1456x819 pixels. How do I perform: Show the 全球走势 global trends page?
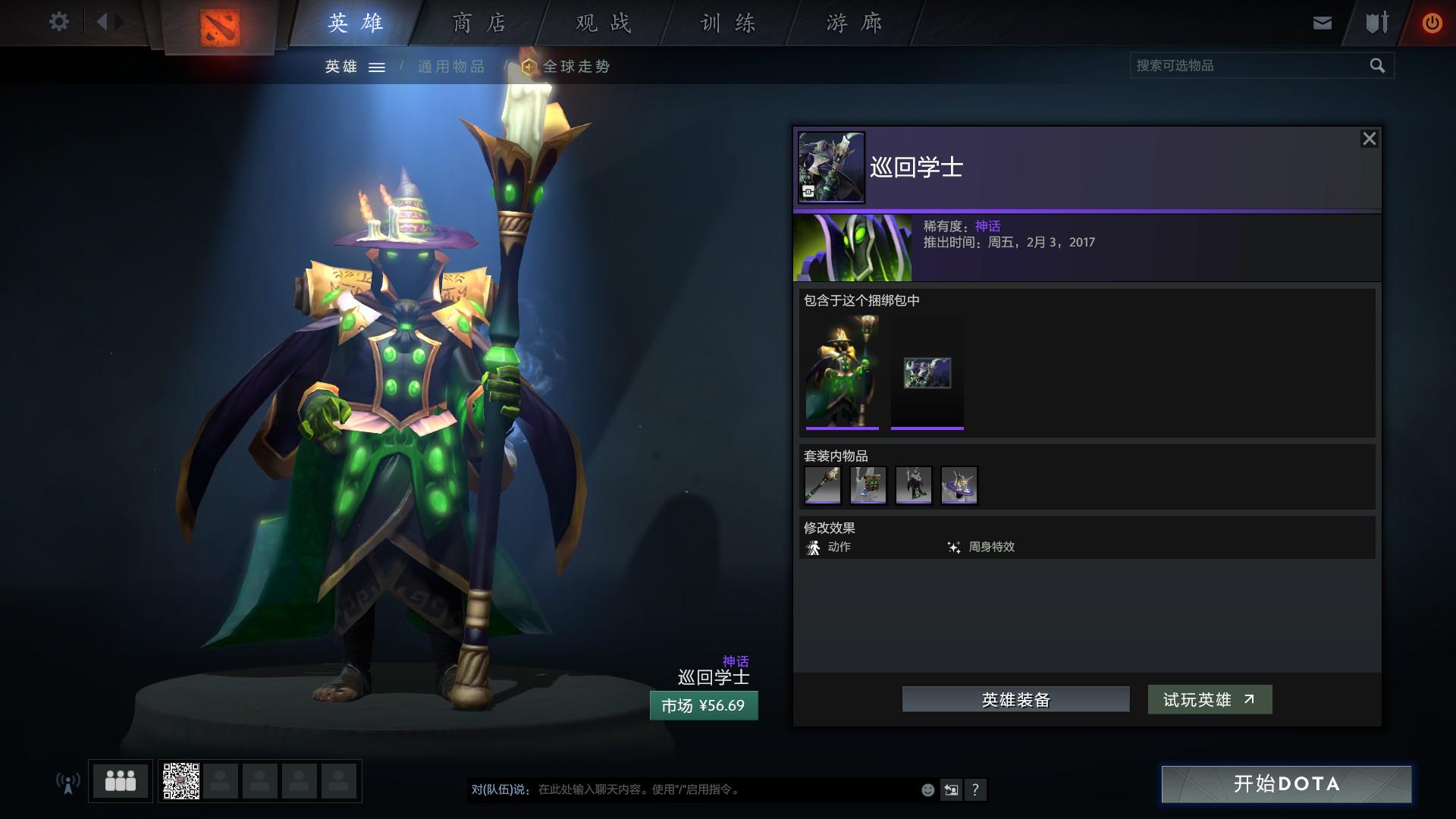coord(576,67)
